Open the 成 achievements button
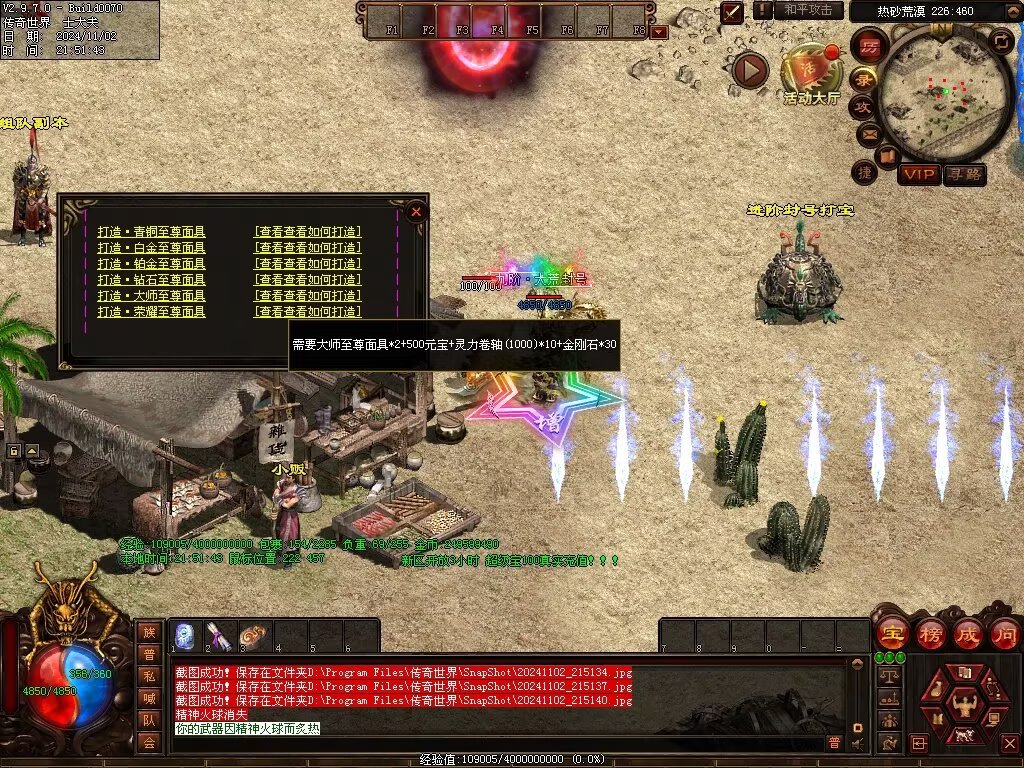 pyautogui.click(x=968, y=633)
